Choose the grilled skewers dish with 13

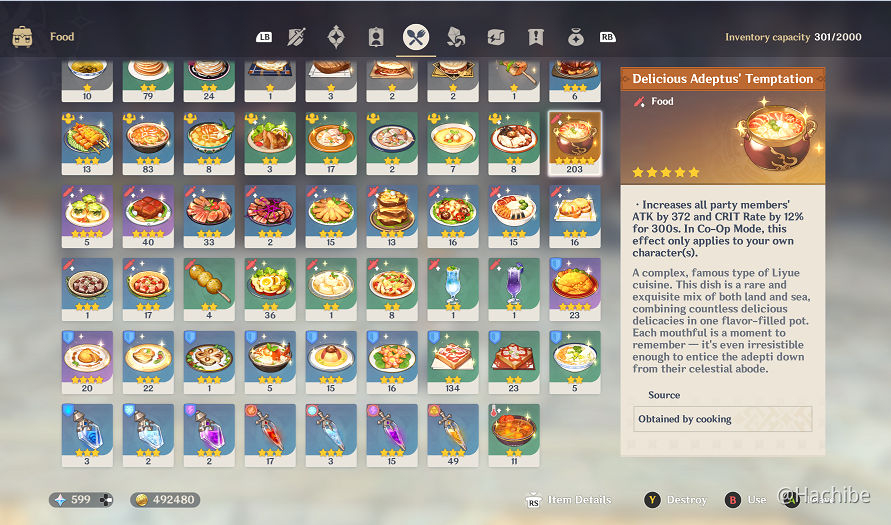[x=87, y=142]
